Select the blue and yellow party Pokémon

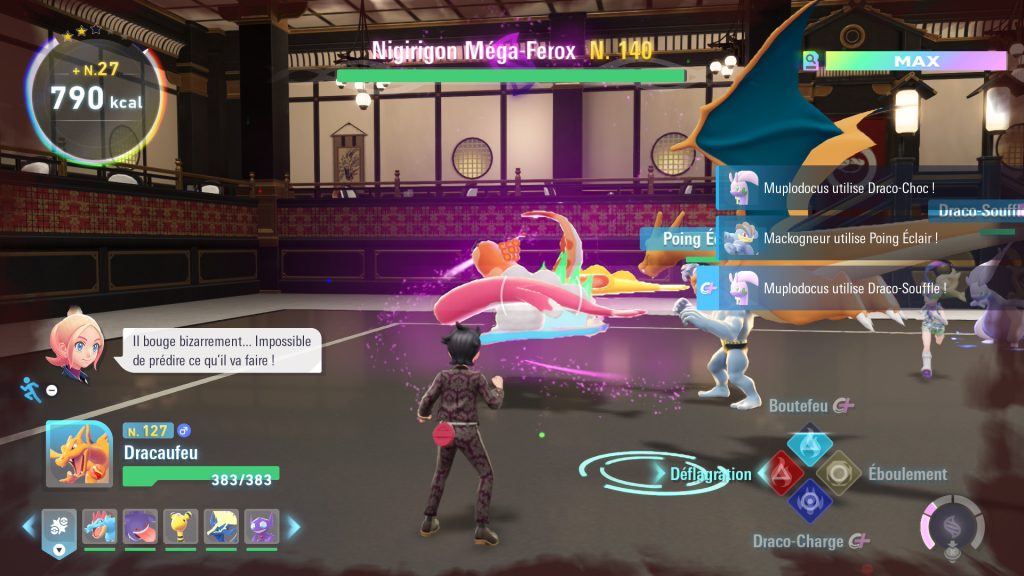[x=221, y=526]
